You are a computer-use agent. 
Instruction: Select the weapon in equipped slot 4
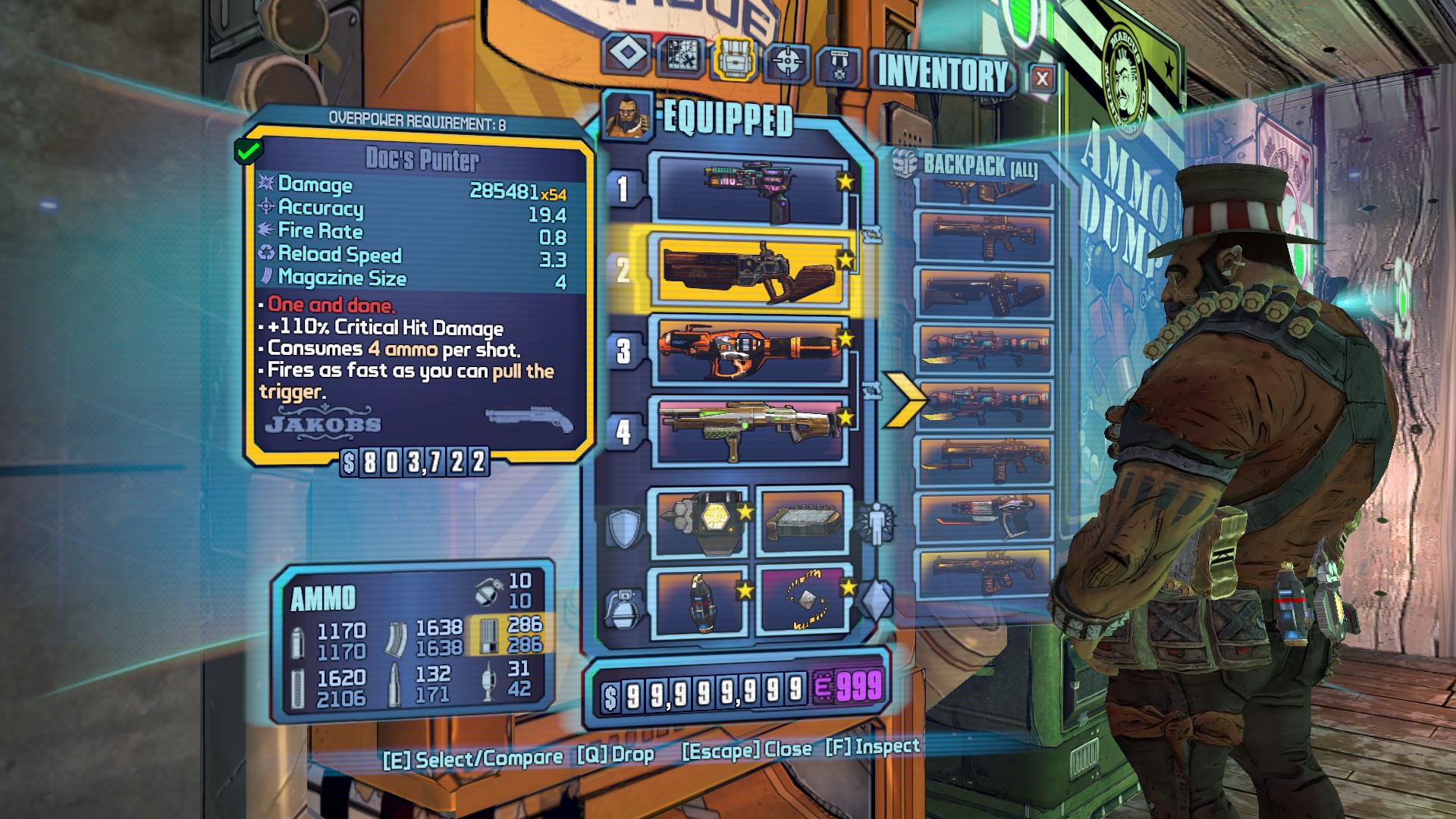[x=751, y=430]
